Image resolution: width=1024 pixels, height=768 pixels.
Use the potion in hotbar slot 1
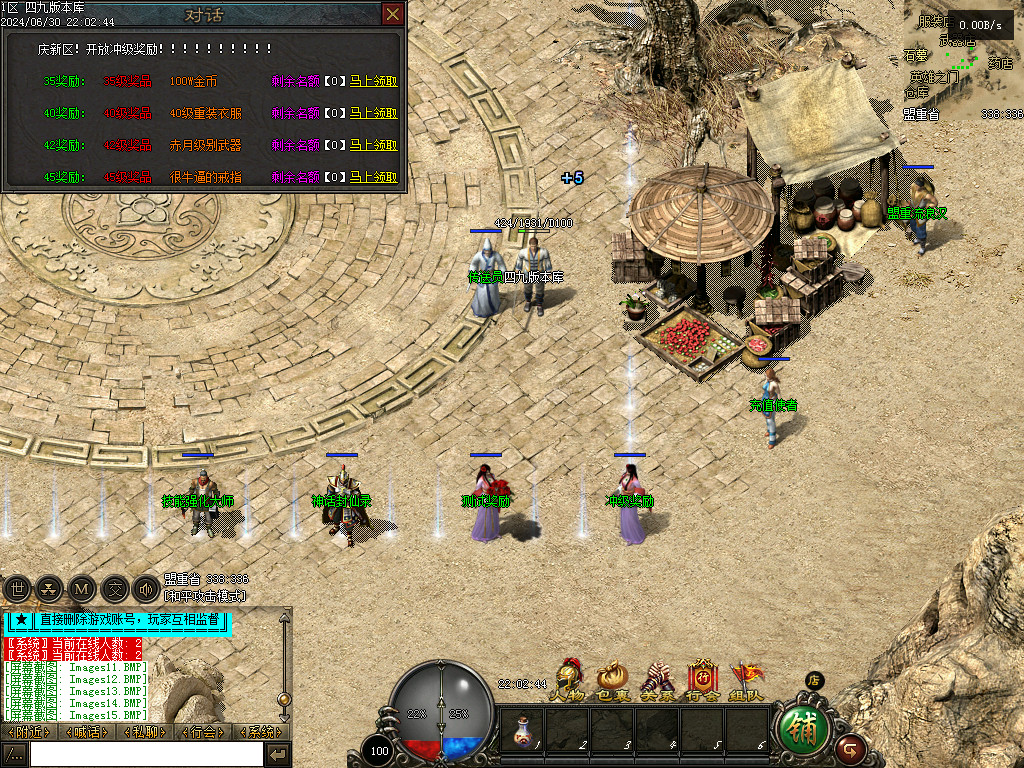click(522, 730)
